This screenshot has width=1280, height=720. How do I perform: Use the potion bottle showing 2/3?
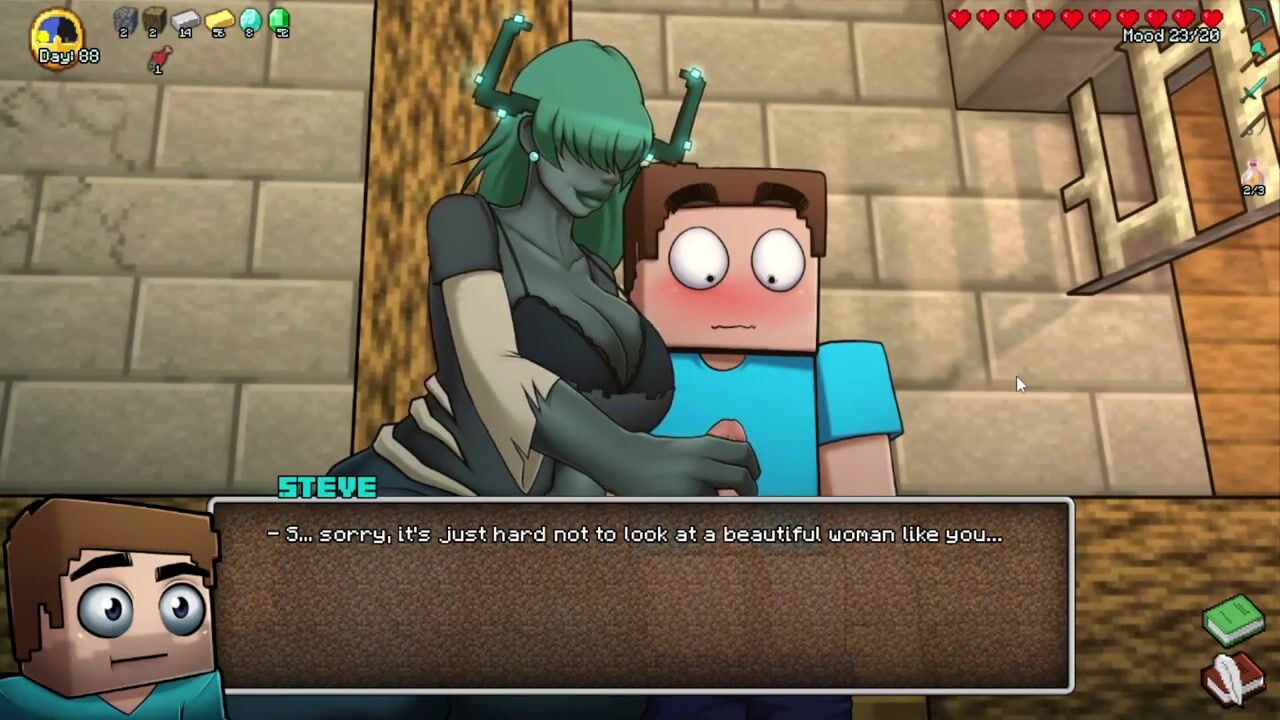point(1254,176)
